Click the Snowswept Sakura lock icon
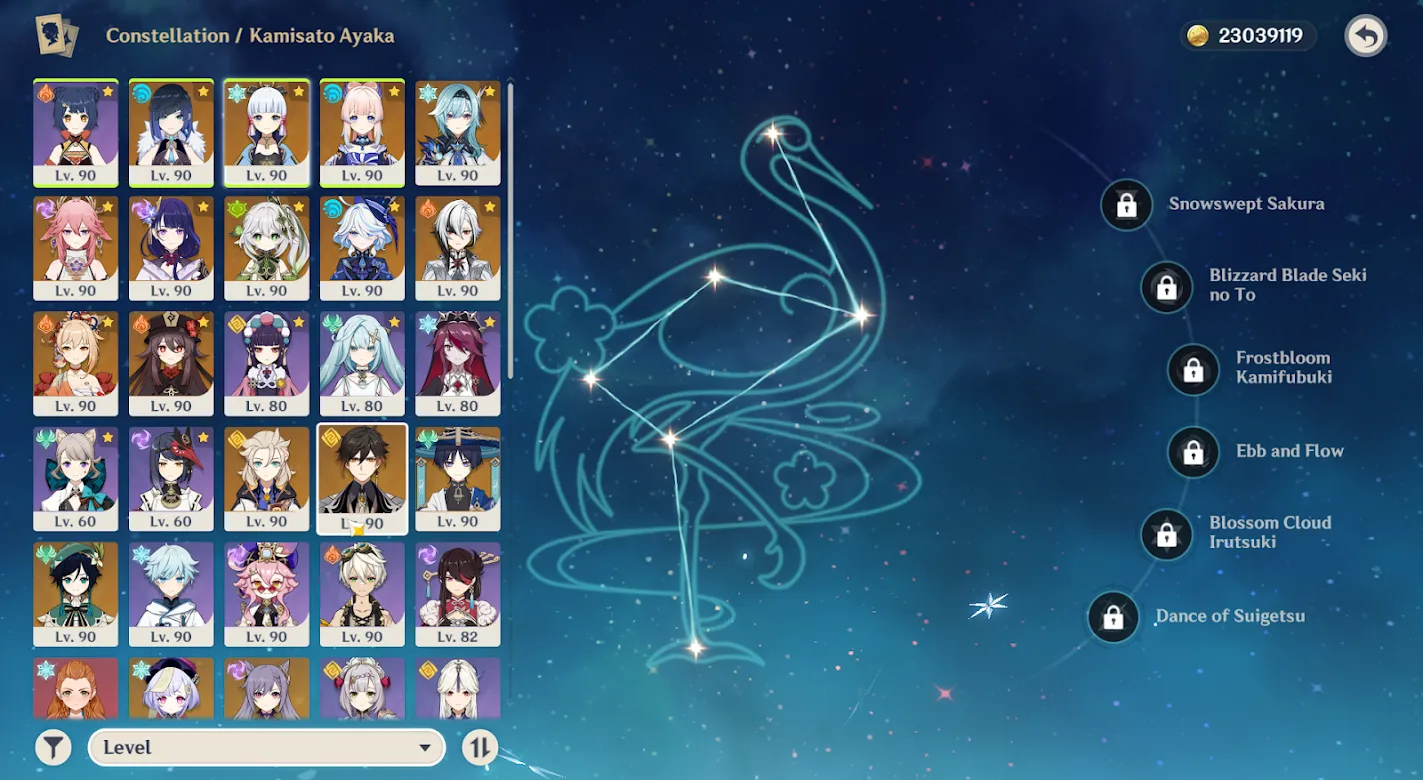Screen dimensions: 1423x780 (1126, 205)
